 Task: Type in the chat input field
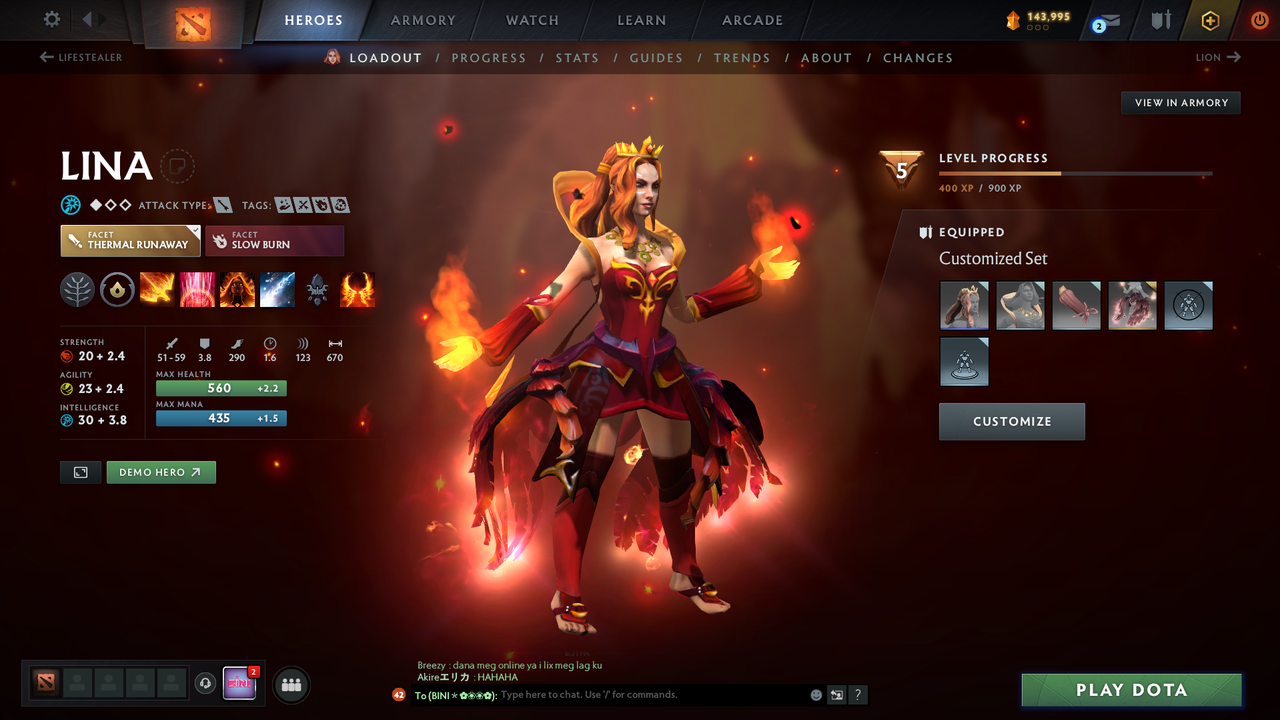(x=600, y=694)
